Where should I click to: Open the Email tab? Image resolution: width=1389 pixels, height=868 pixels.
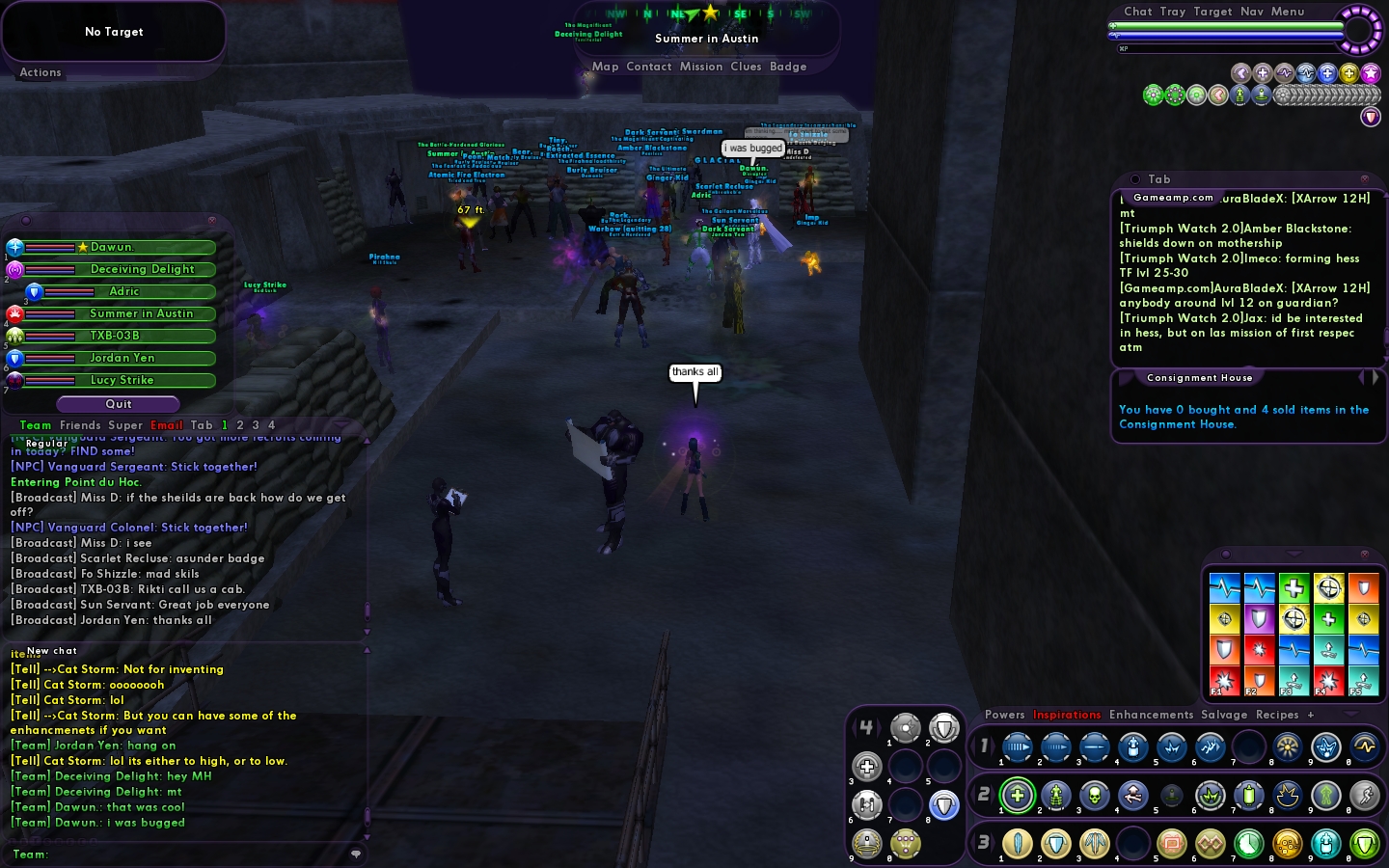(x=166, y=425)
